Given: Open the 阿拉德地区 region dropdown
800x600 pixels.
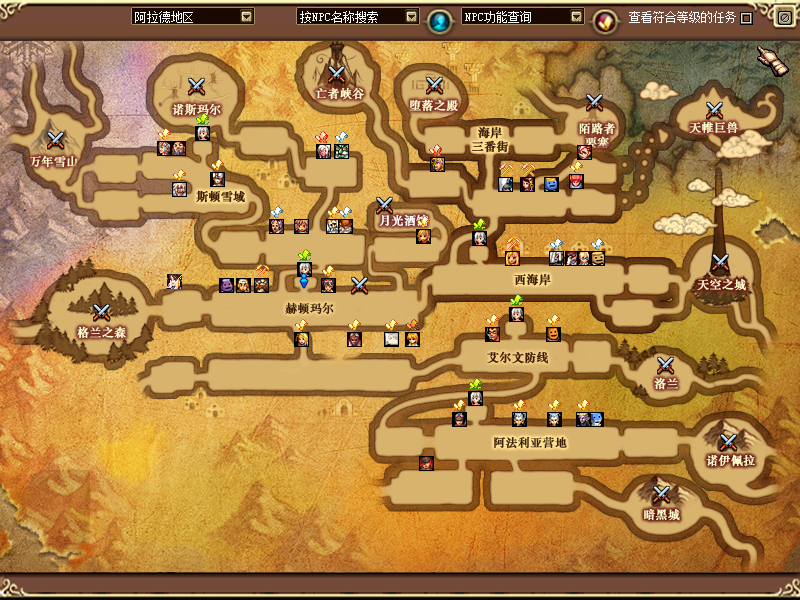Looking at the screenshot, I should coord(246,17).
